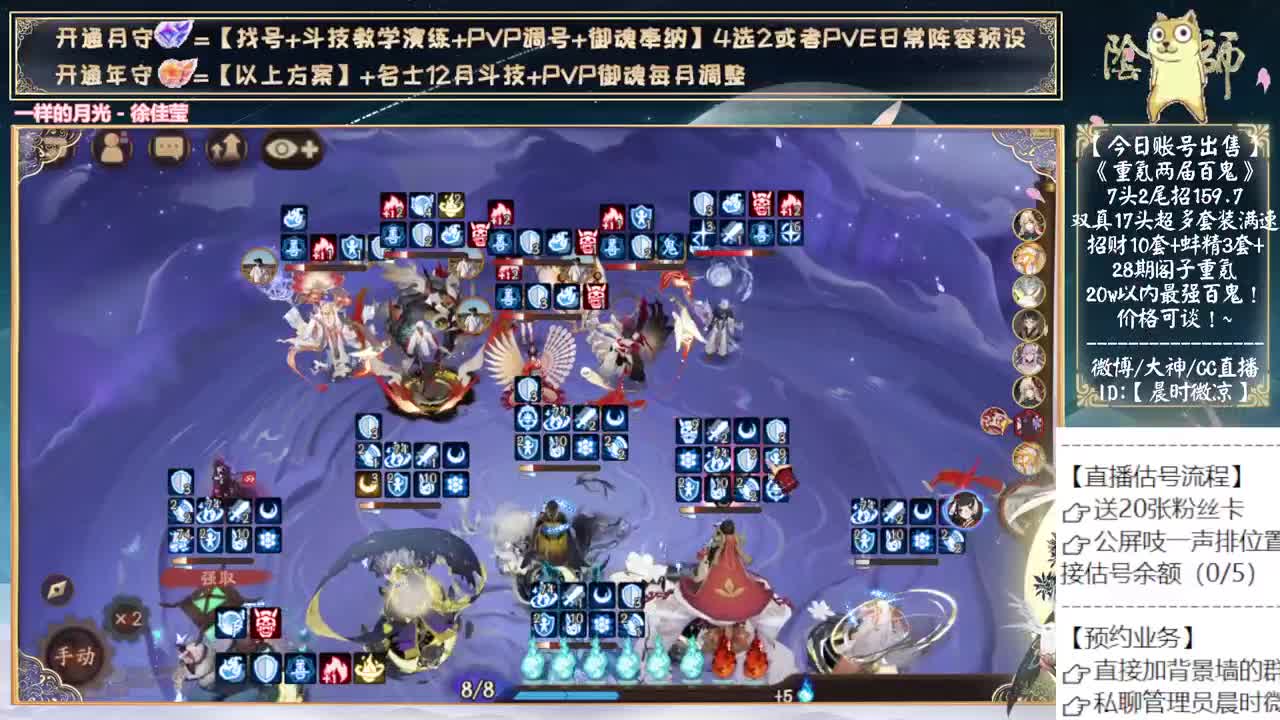
Task: Open the chat message bubble icon
Action: click(170, 148)
